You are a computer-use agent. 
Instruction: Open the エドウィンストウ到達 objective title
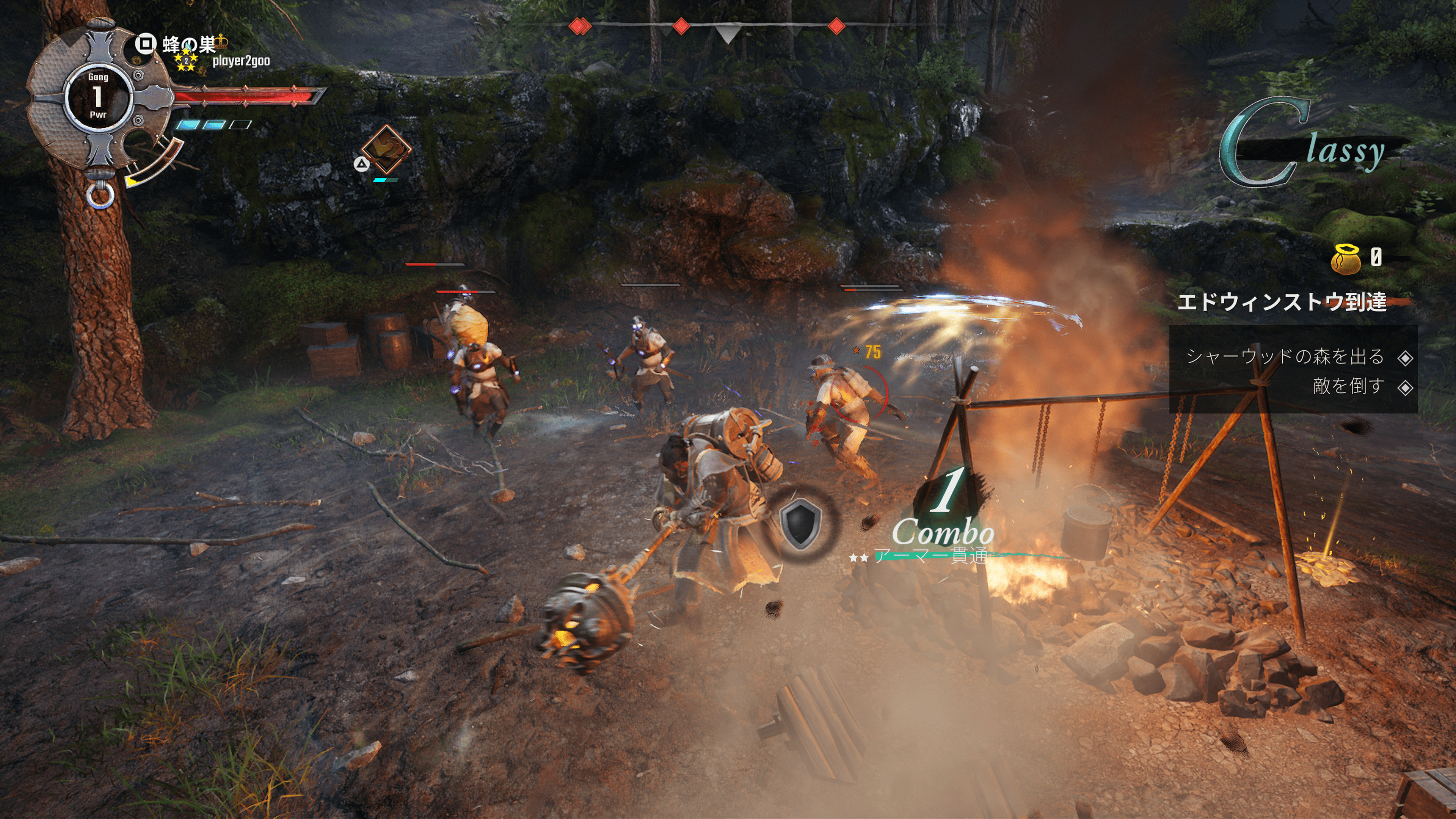tap(1281, 301)
